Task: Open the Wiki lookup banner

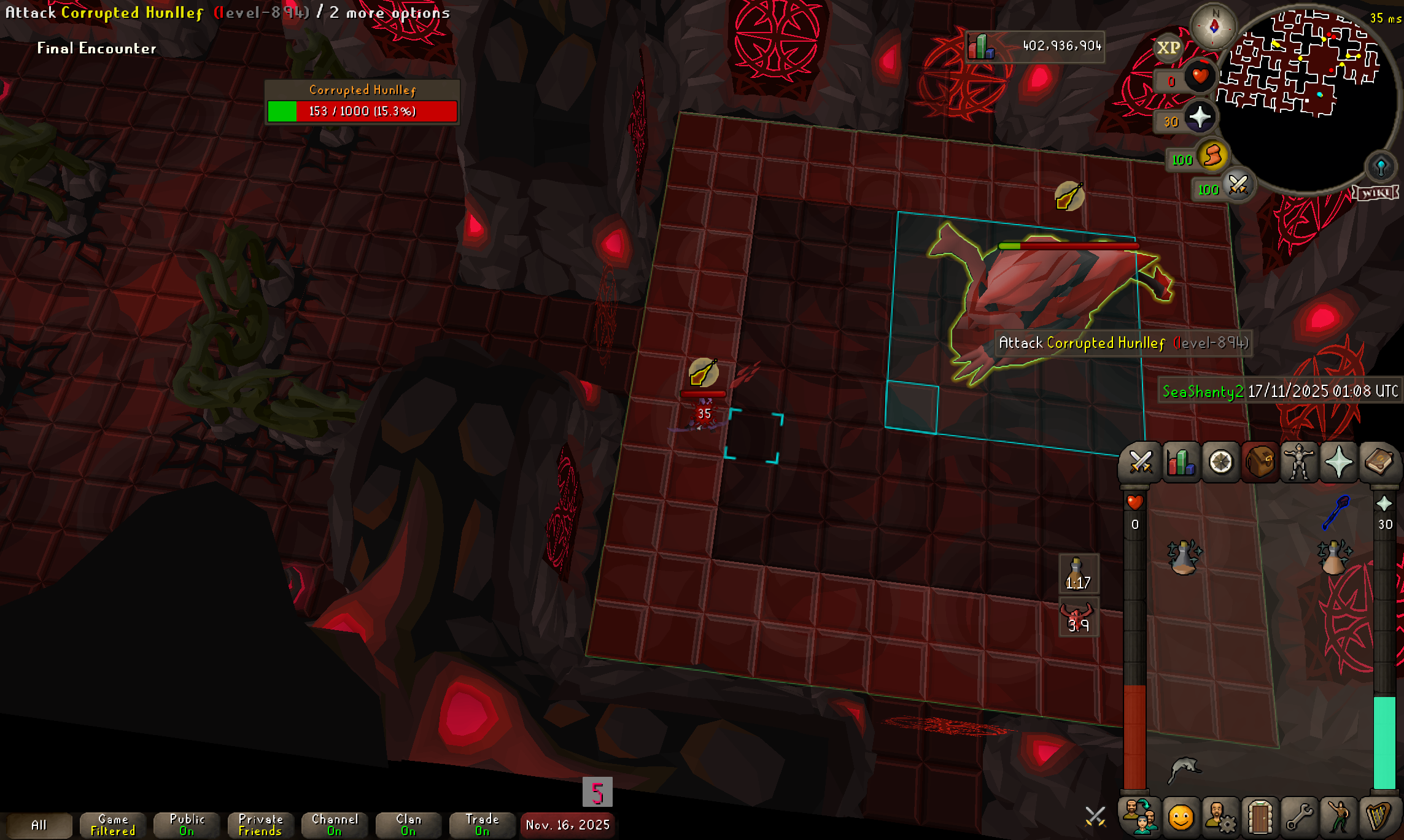Action: tap(1376, 193)
